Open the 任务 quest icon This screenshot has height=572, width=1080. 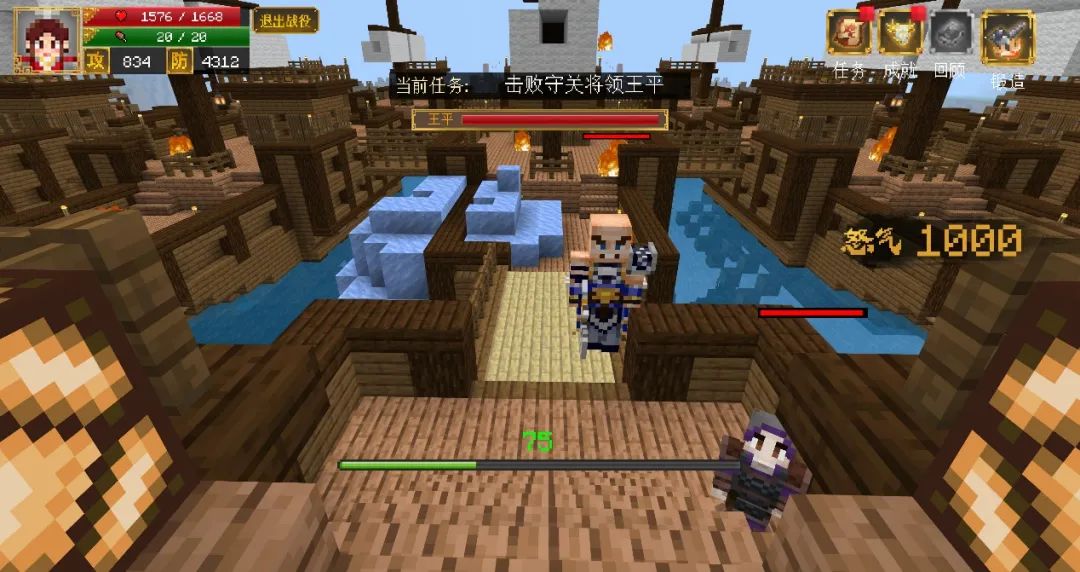pyautogui.click(x=847, y=34)
